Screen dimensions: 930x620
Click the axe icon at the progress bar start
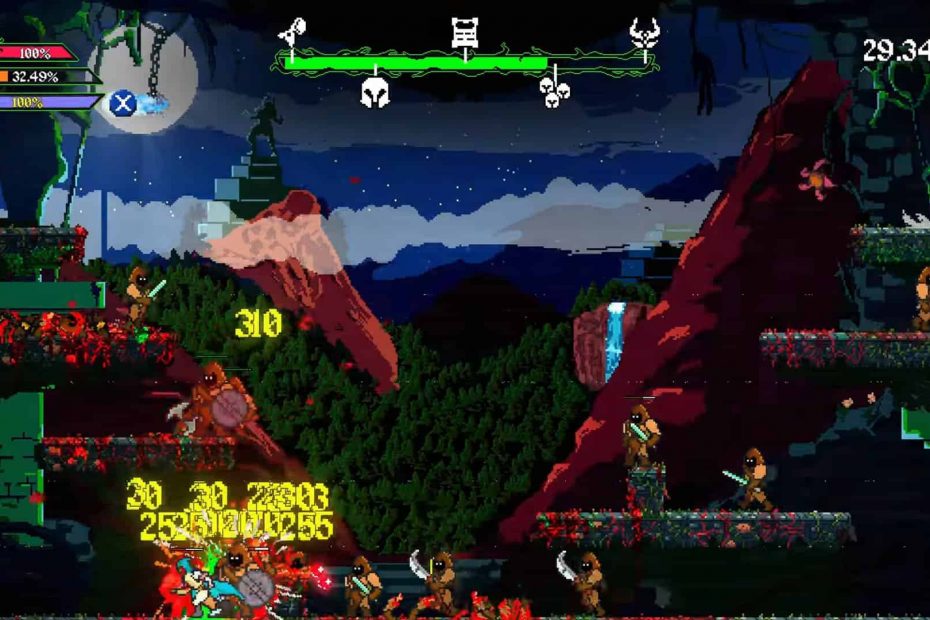[292, 33]
